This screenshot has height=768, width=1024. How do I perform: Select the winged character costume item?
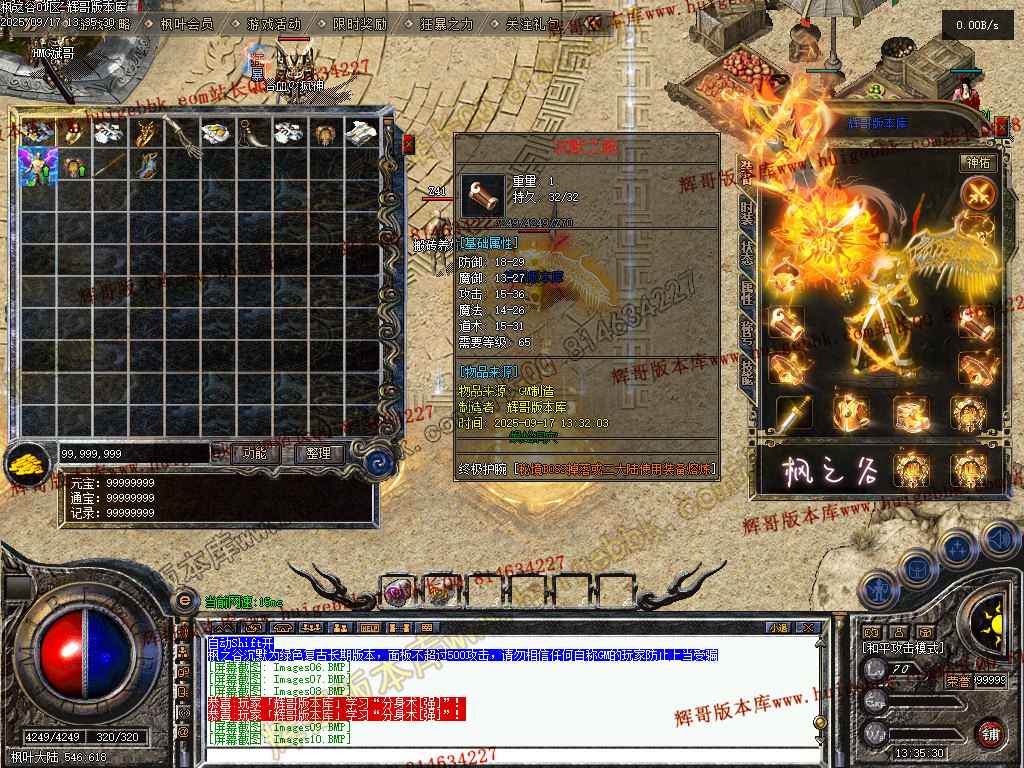(37, 166)
